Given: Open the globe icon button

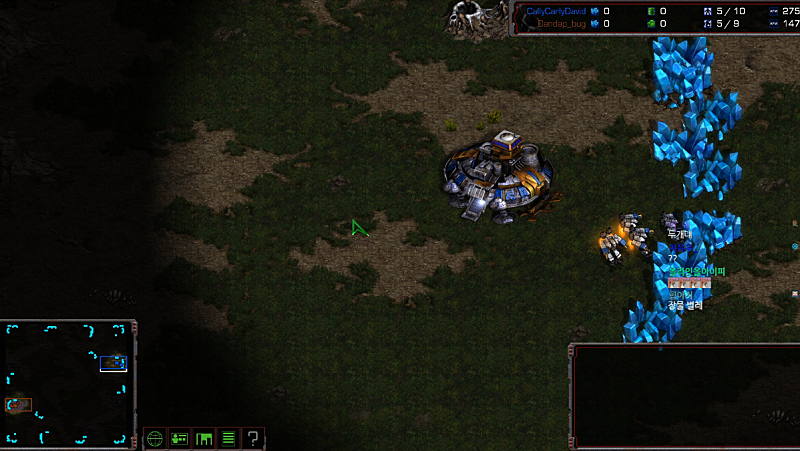Looking at the screenshot, I should coord(154,438).
